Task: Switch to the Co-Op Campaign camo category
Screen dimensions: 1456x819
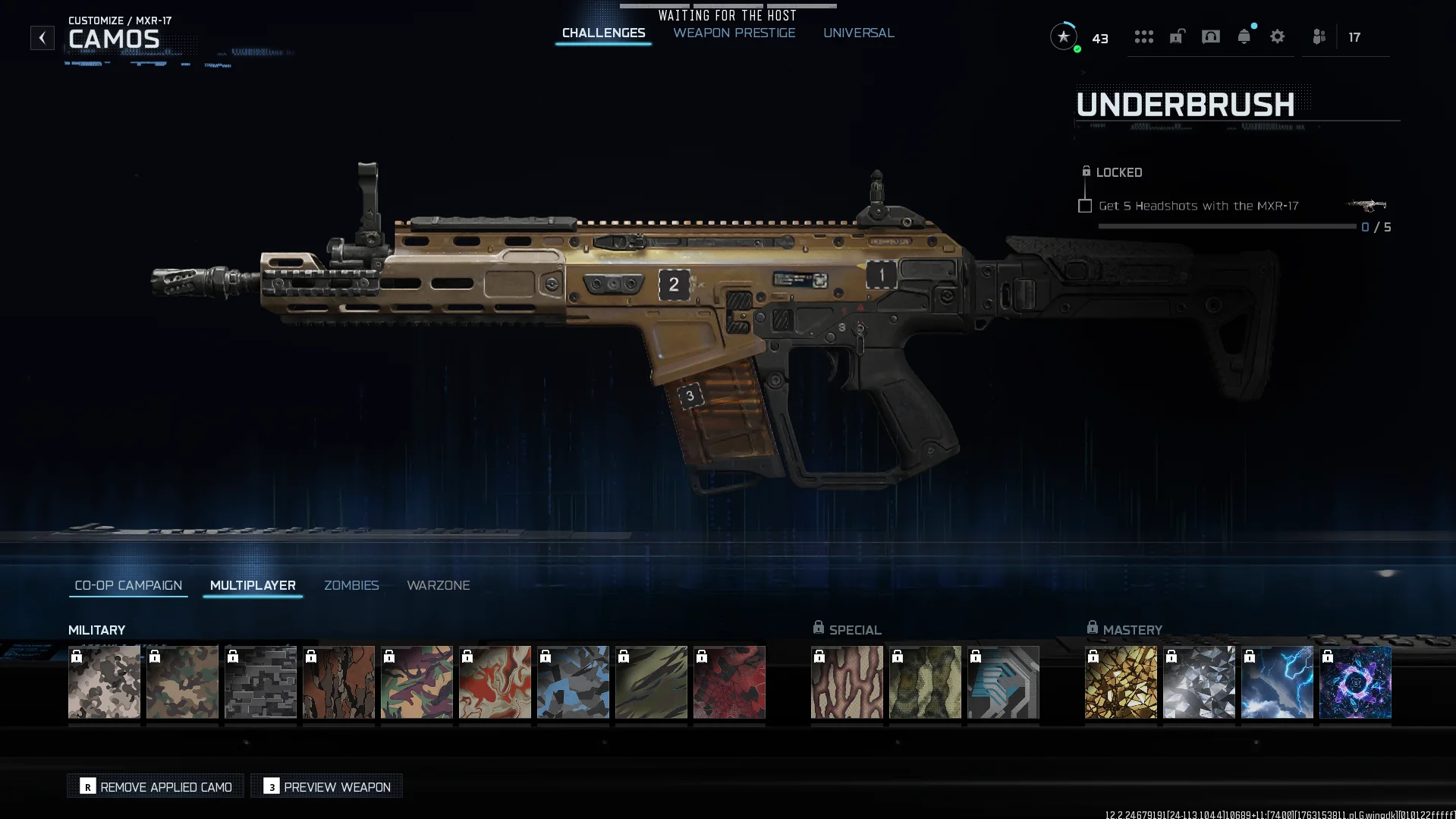Action: coord(128,585)
